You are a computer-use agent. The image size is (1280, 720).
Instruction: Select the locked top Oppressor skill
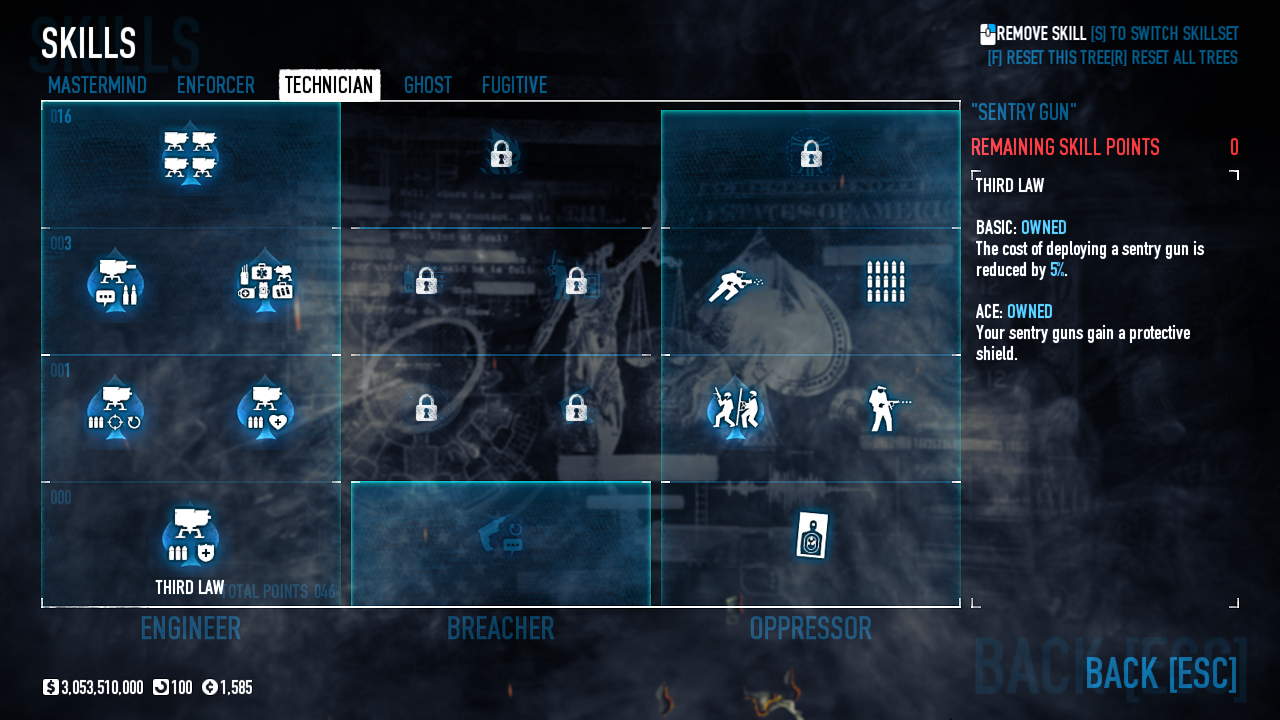pos(811,154)
